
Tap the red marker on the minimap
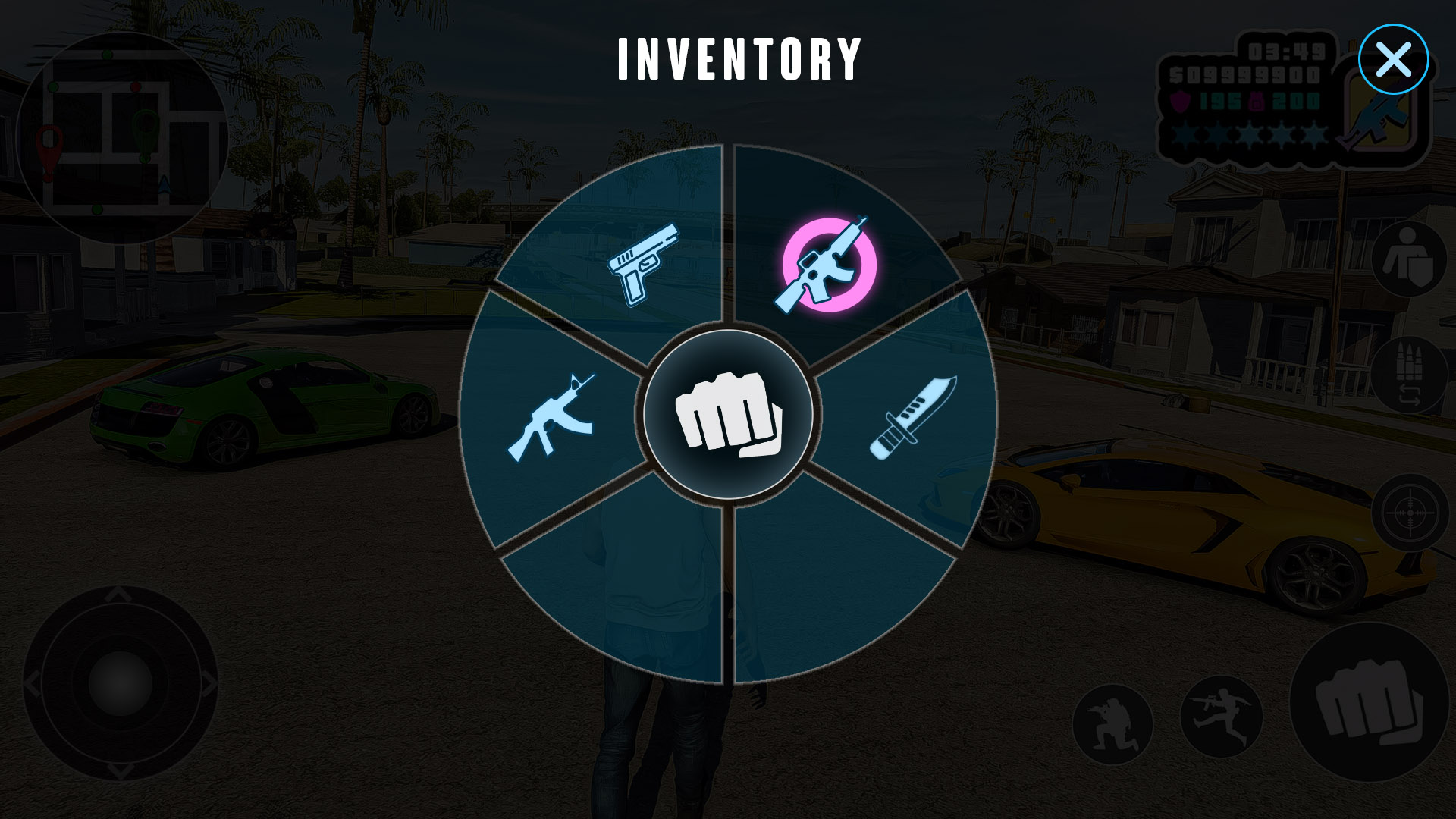(x=48, y=140)
